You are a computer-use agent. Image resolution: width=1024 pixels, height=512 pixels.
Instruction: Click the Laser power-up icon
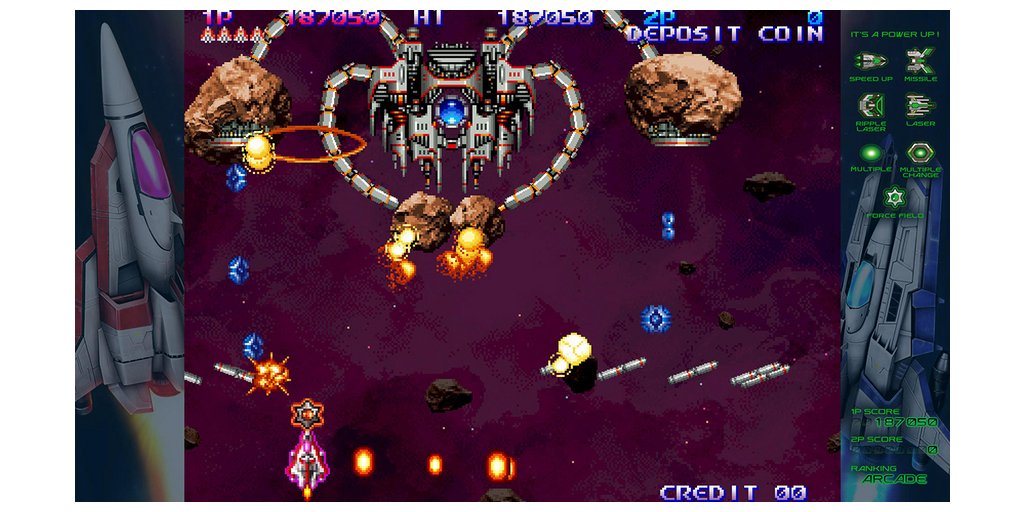(x=920, y=105)
